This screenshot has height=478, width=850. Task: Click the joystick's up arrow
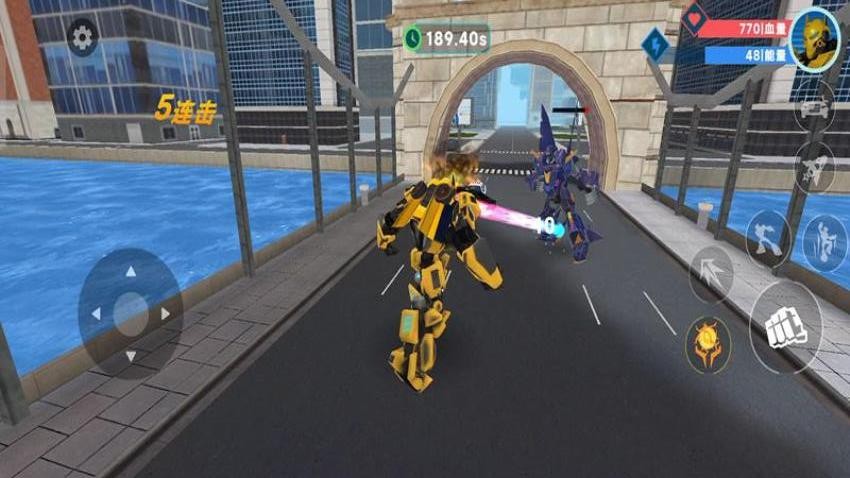[130, 271]
